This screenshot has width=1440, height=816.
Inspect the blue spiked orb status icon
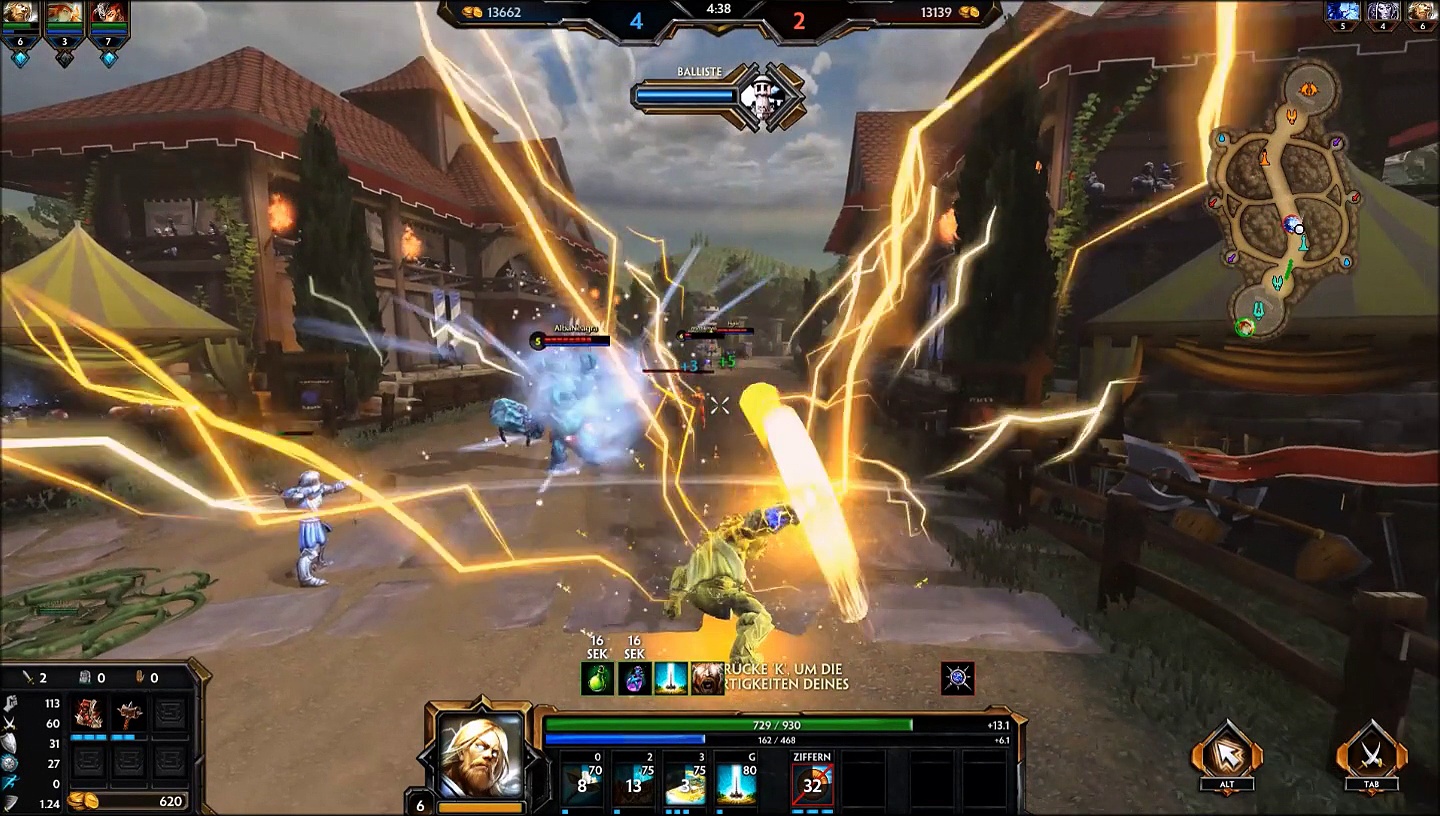(x=958, y=679)
